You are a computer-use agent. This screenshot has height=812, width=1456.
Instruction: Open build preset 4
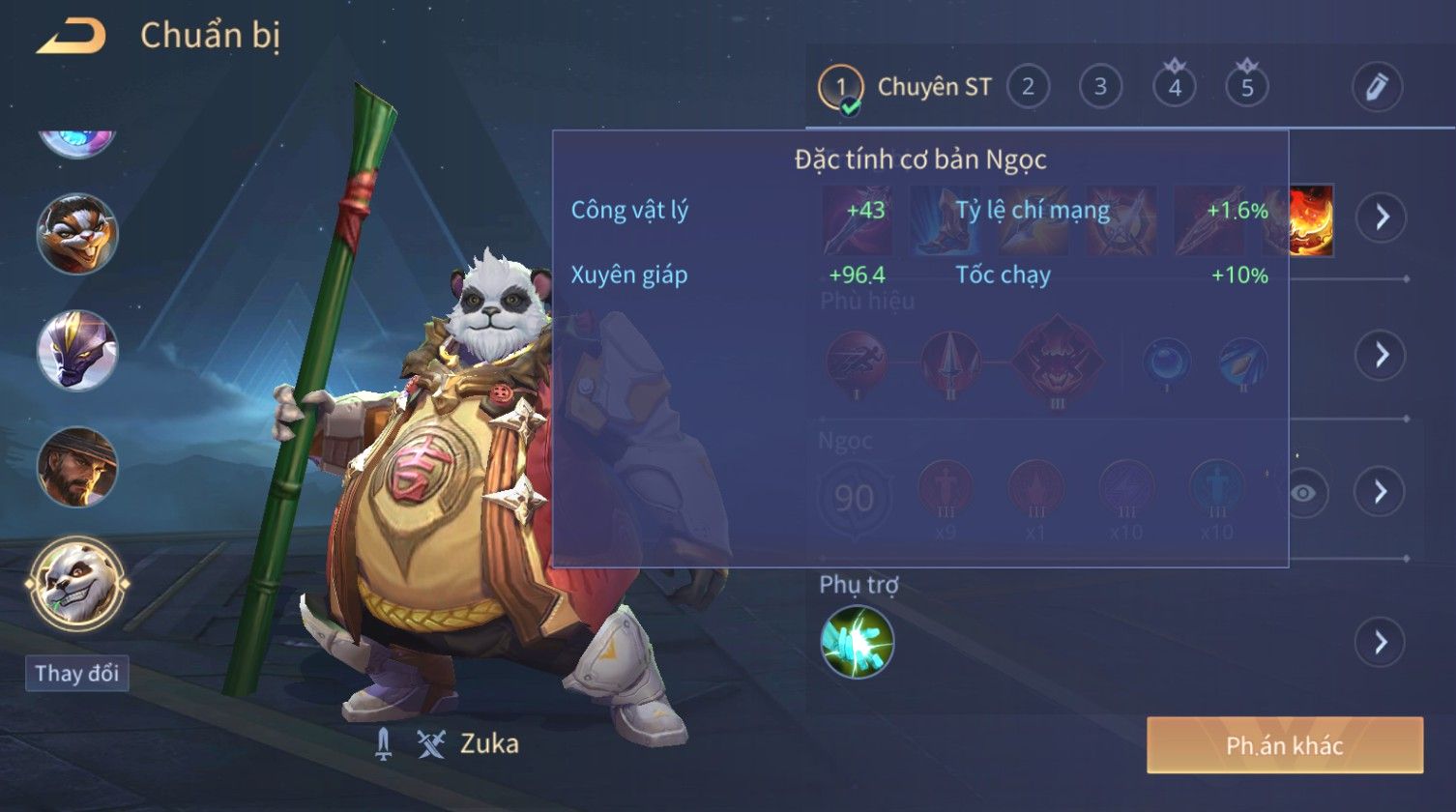[1174, 87]
